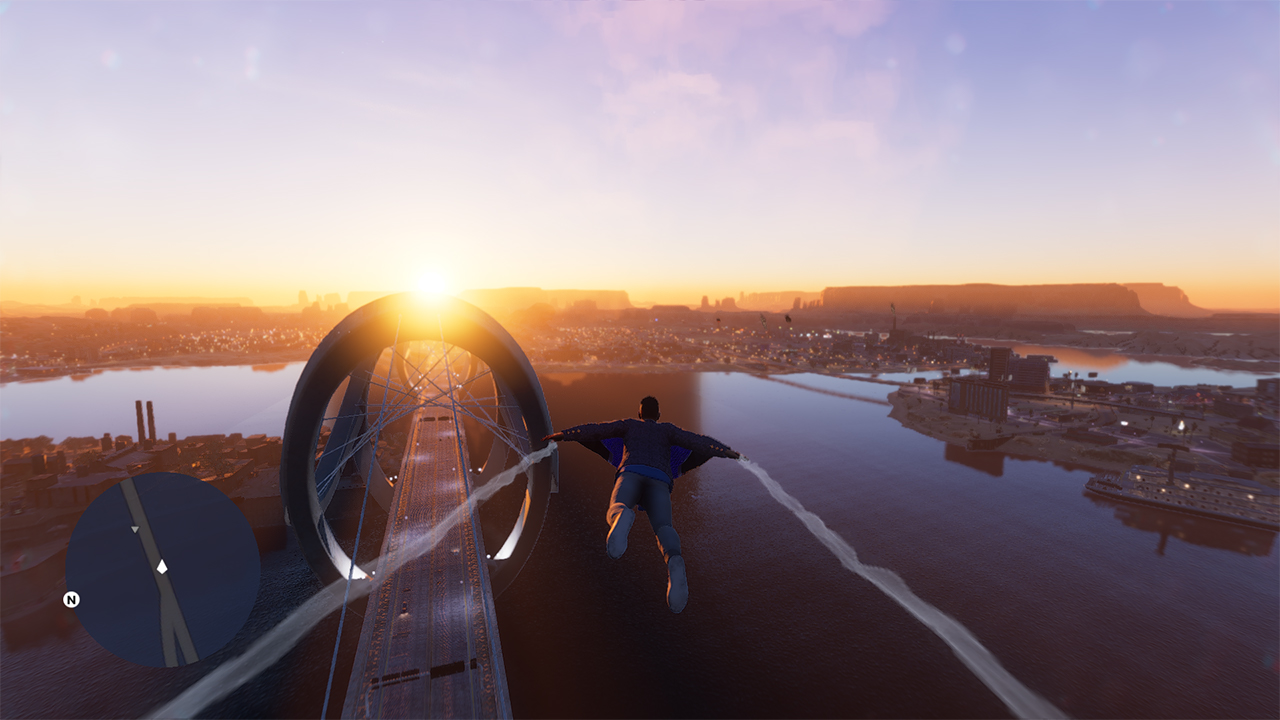Click the circular minimap

tap(163, 569)
